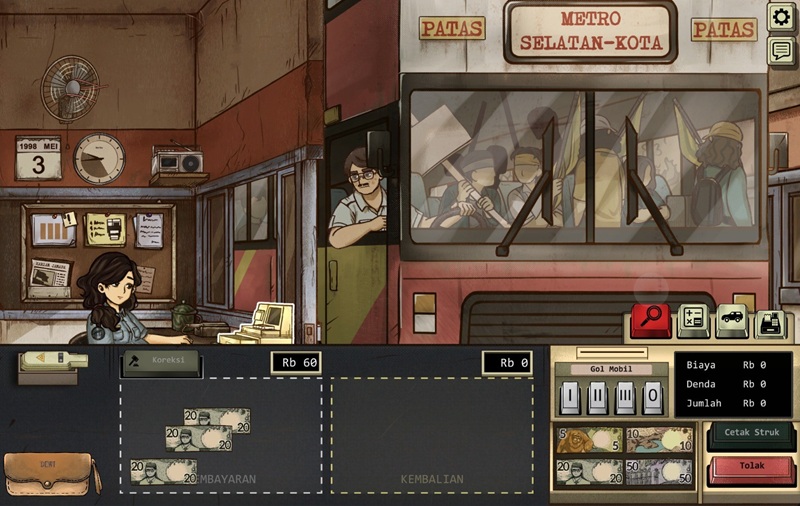800x506 pixels.
Task: Choose vehicle class II button
Action: [597, 397]
